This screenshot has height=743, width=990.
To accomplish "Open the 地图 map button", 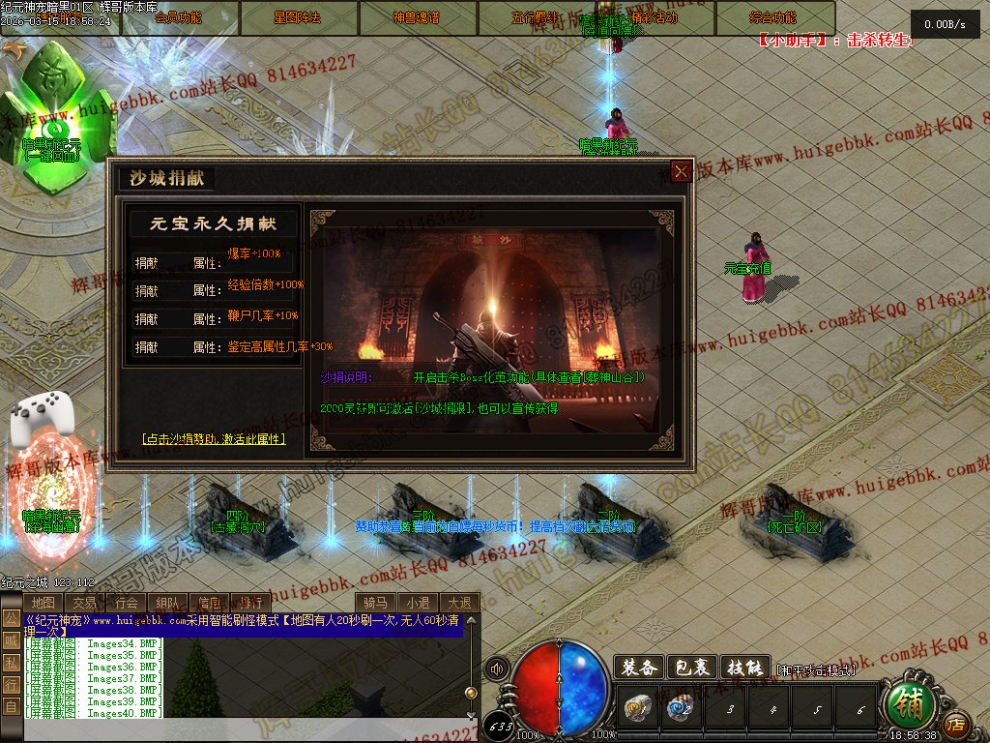I will pos(42,602).
